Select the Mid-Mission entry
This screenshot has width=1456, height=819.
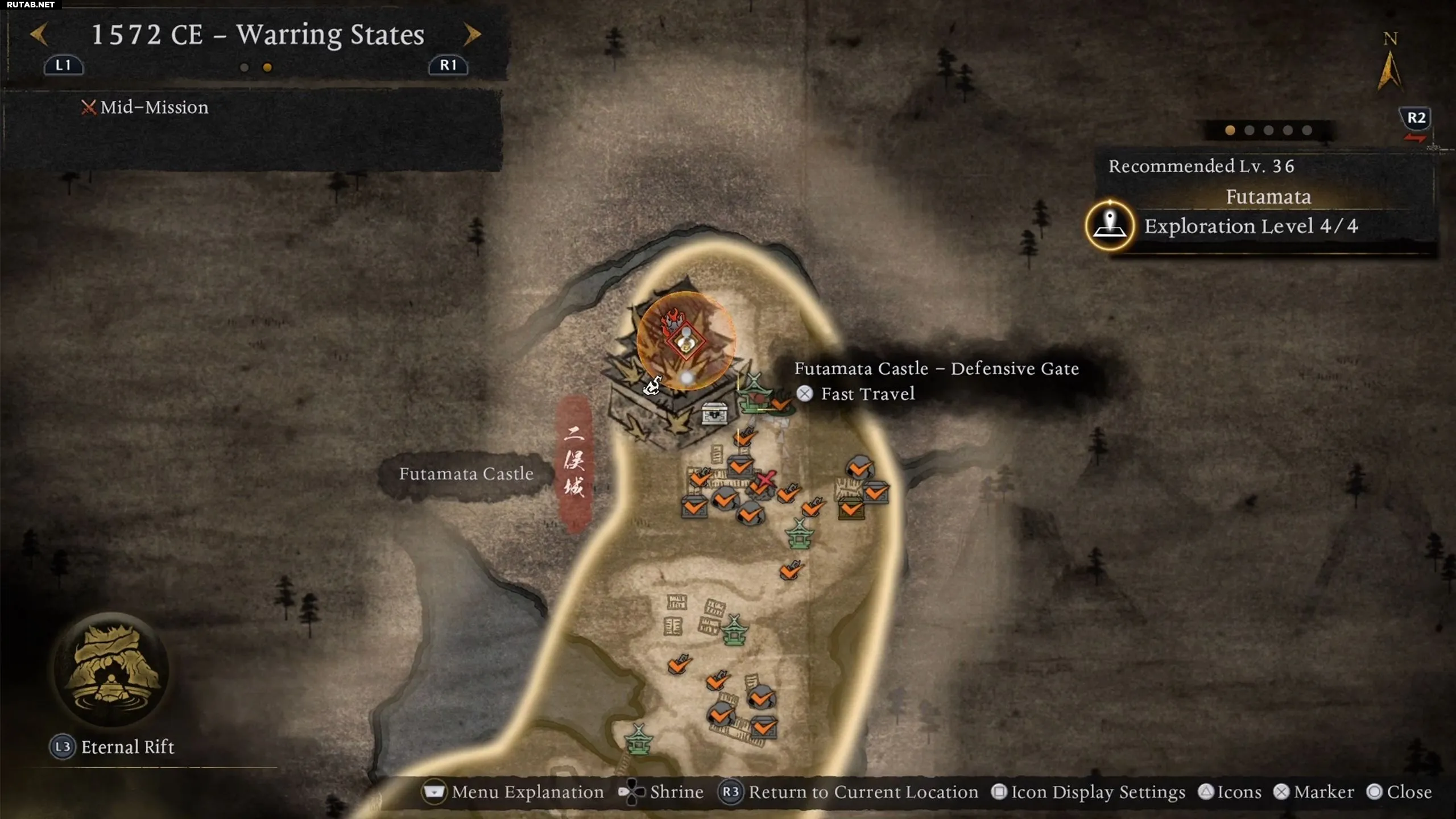[x=146, y=107]
